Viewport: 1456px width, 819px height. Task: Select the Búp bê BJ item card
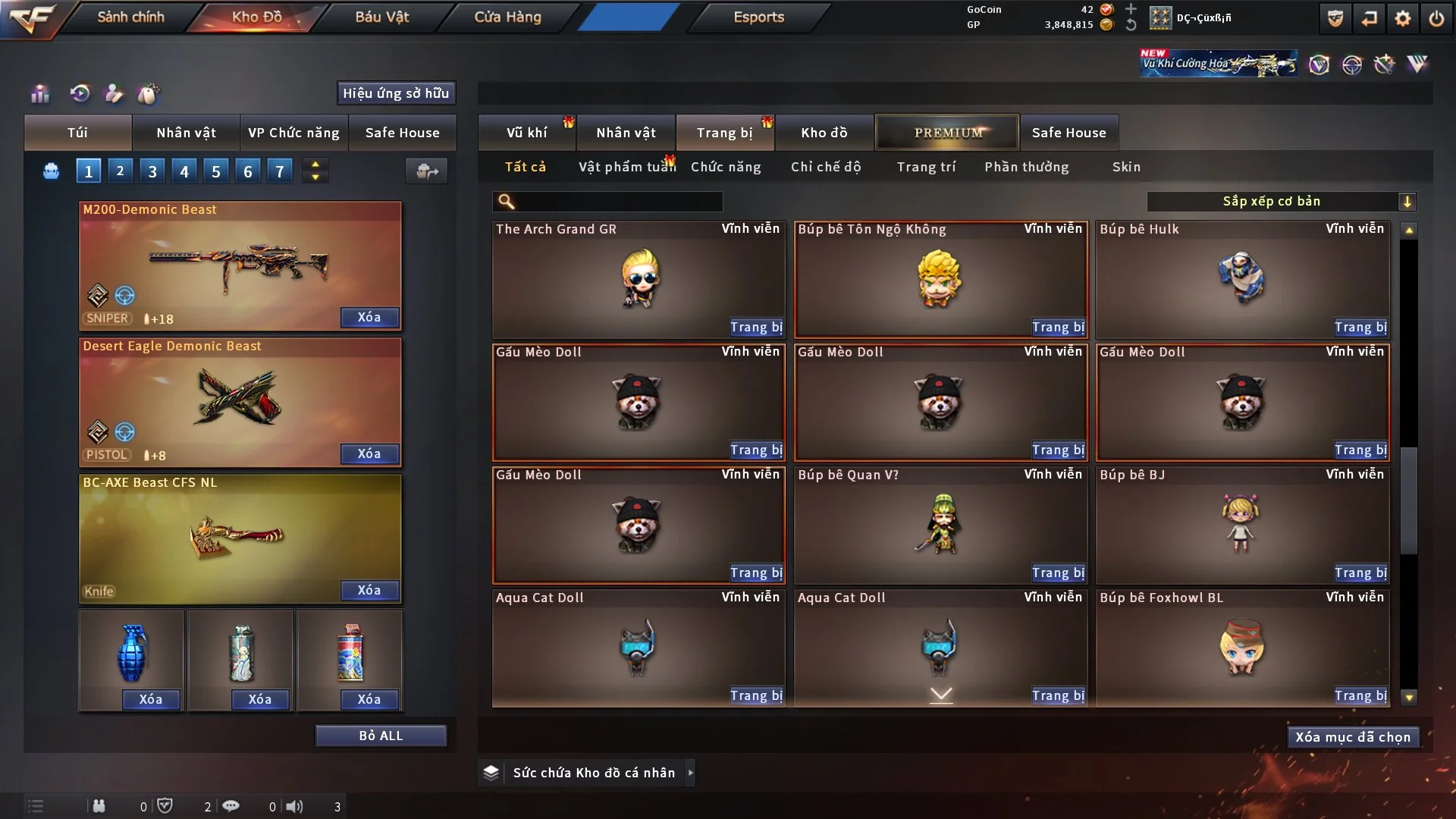click(1242, 525)
